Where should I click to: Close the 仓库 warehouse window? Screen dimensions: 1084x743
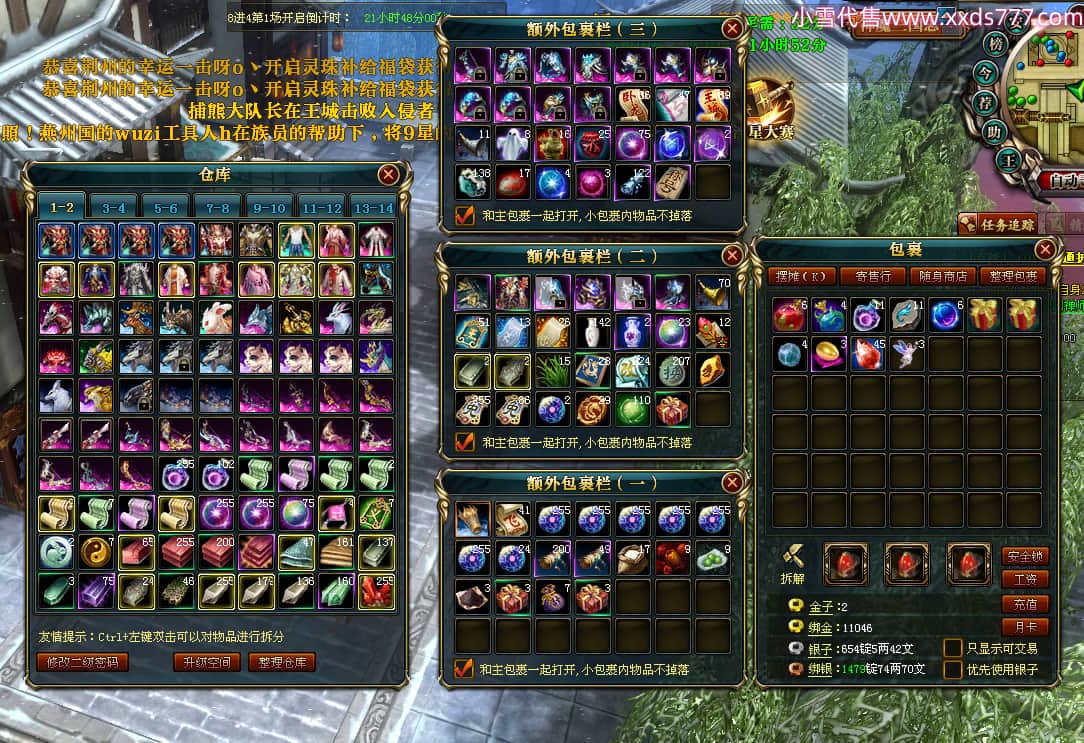coord(388,175)
